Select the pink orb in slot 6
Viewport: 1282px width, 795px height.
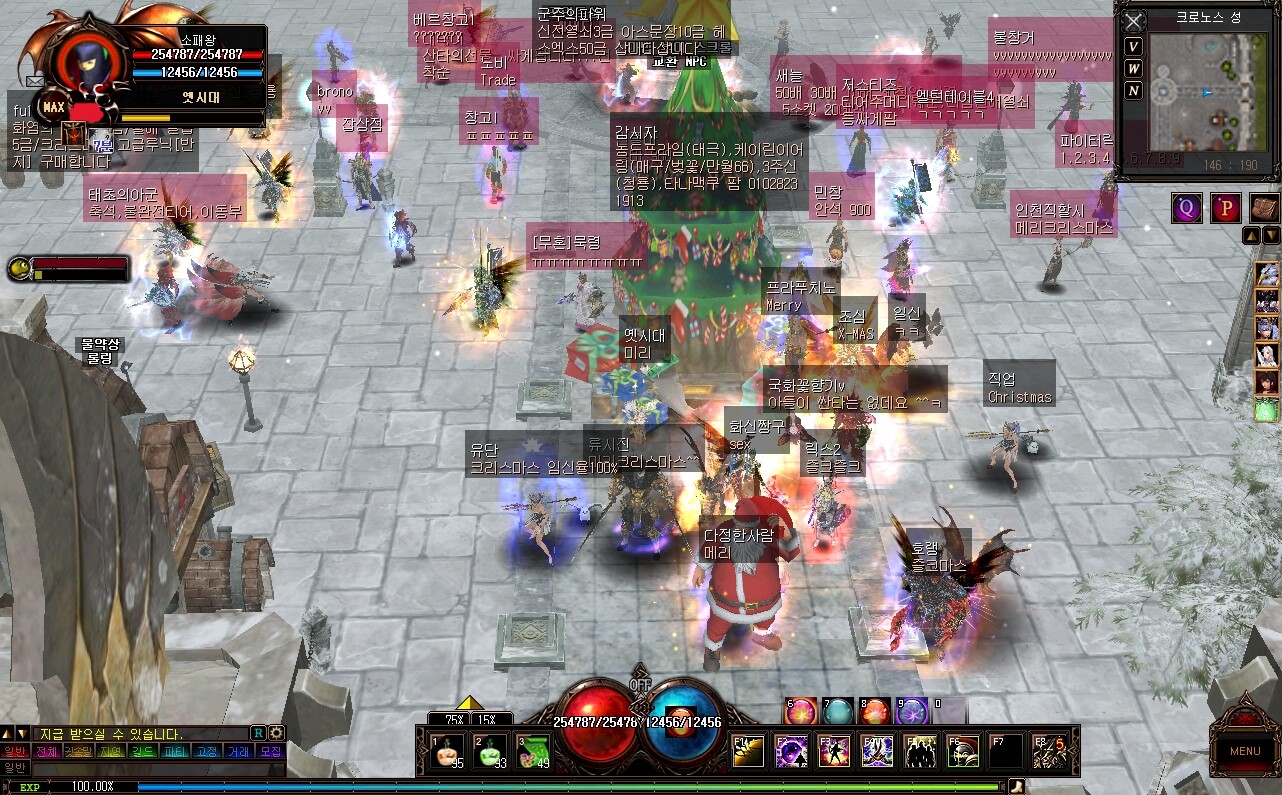click(x=800, y=711)
